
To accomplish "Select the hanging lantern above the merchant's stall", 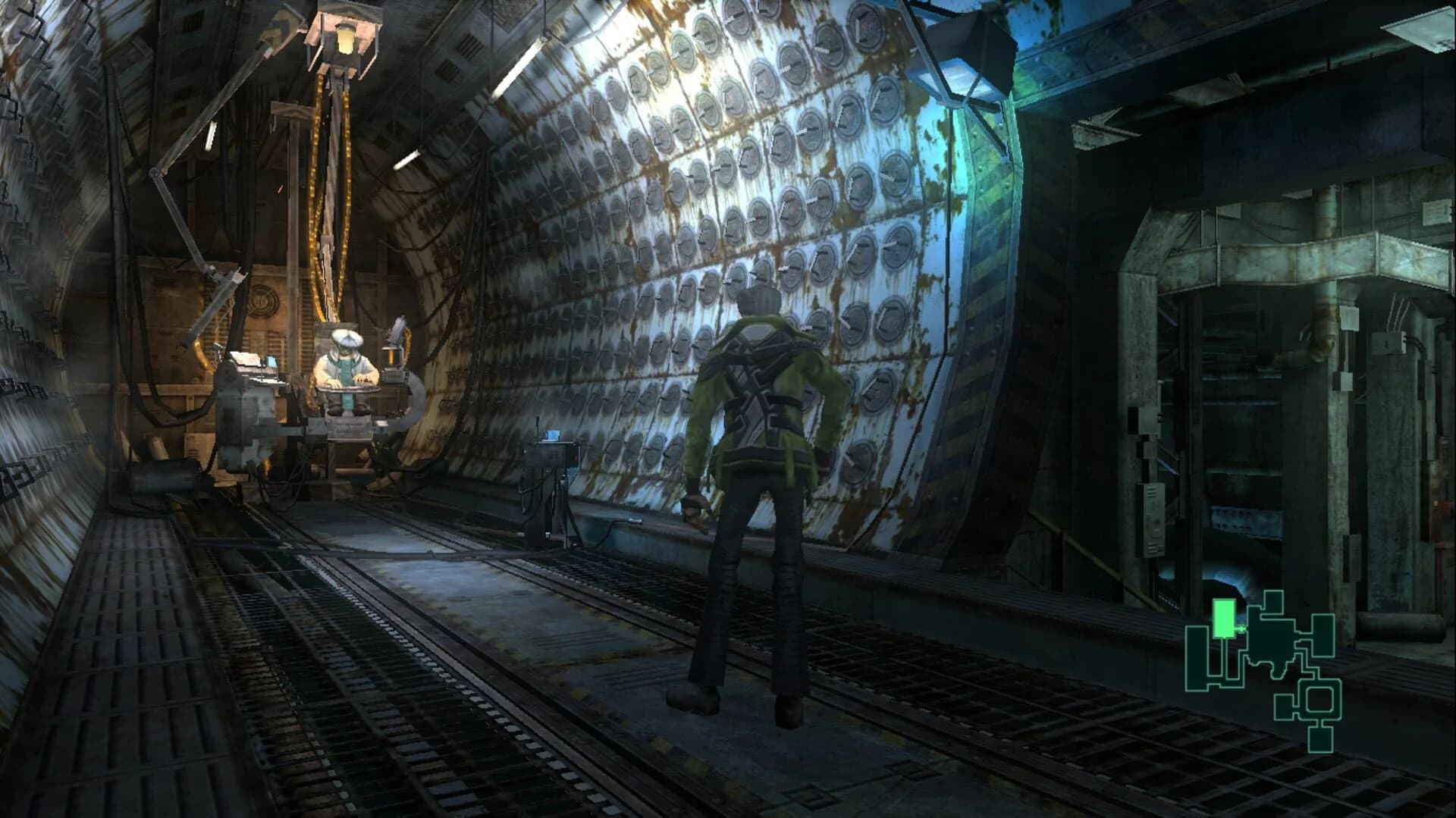I will tap(345, 38).
